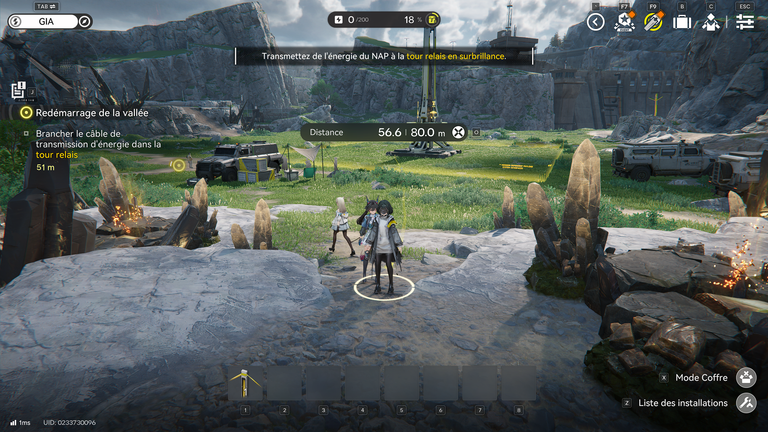Image resolution: width=768 pixels, height=432 pixels.
Task: Open the yellow wrench build icon
Action: 653,21
